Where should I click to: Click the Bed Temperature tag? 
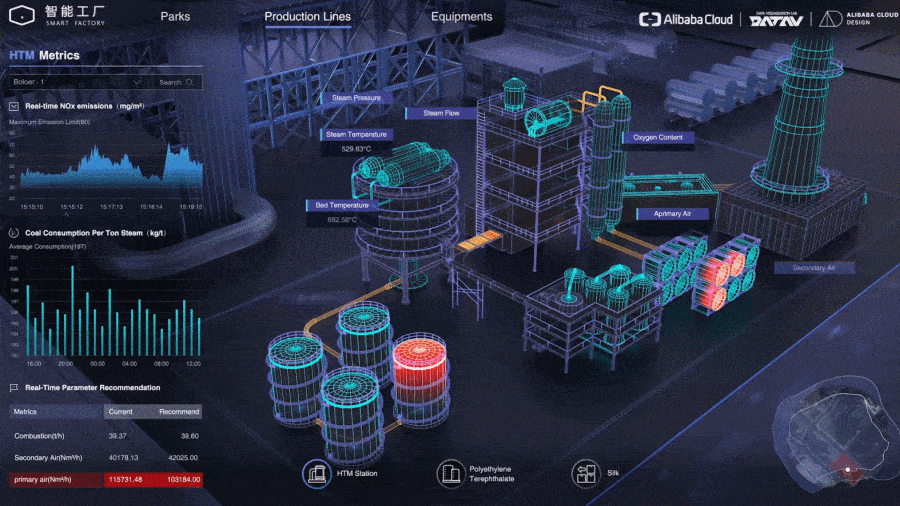click(341, 205)
